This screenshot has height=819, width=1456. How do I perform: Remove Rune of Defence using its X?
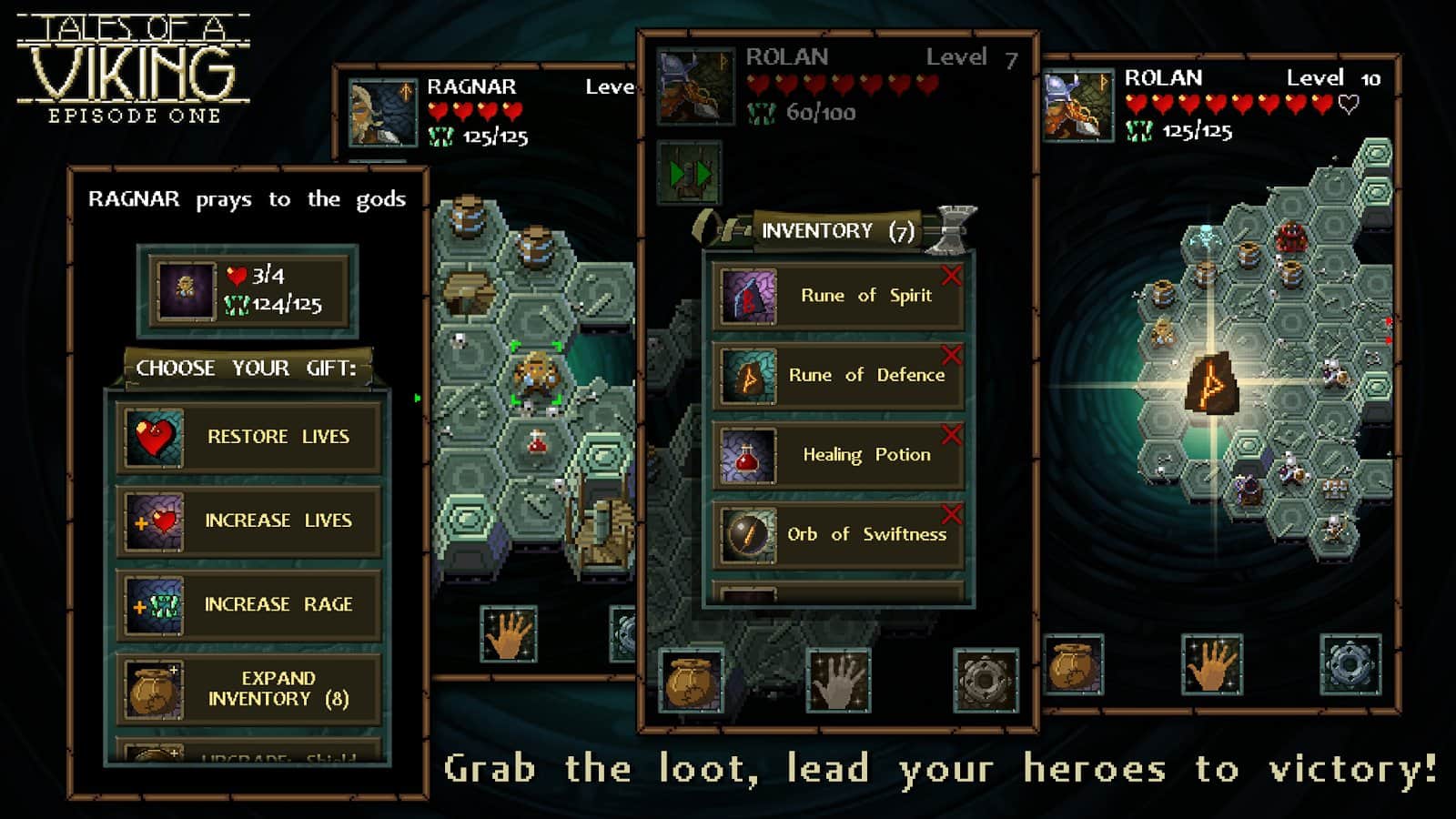[x=952, y=354]
